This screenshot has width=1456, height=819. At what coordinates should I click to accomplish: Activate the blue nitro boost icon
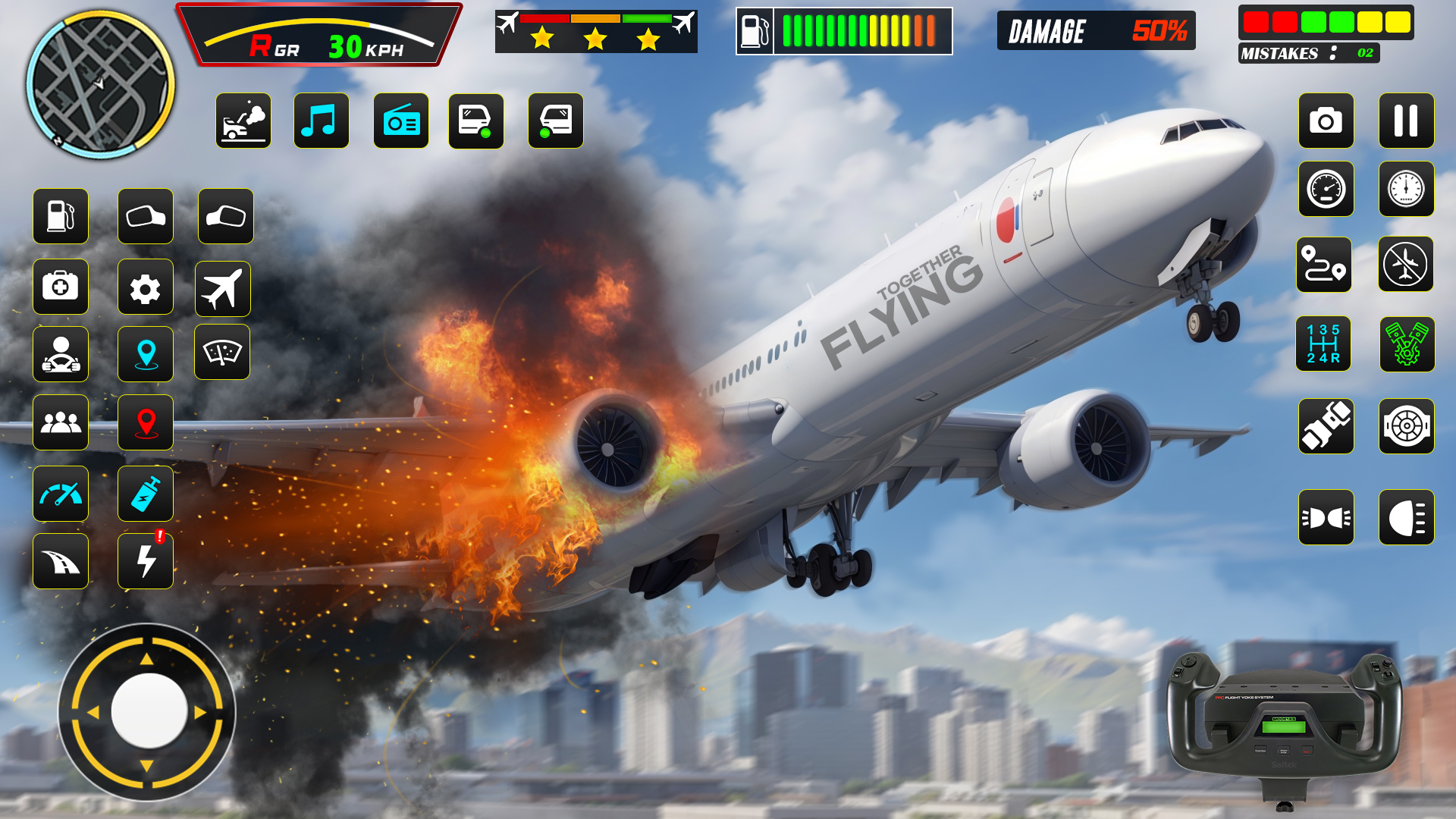click(x=146, y=494)
